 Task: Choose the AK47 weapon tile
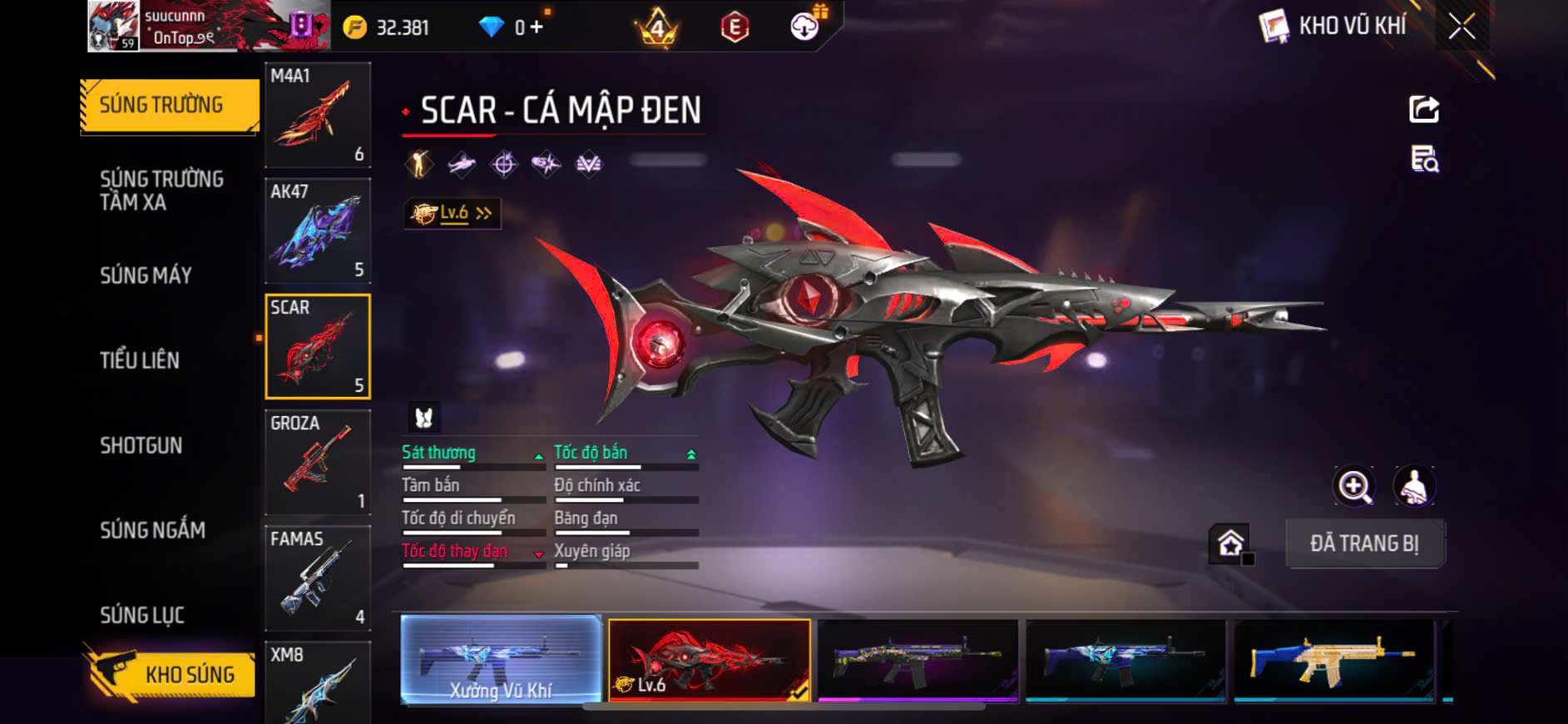pyautogui.click(x=318, y=231)
